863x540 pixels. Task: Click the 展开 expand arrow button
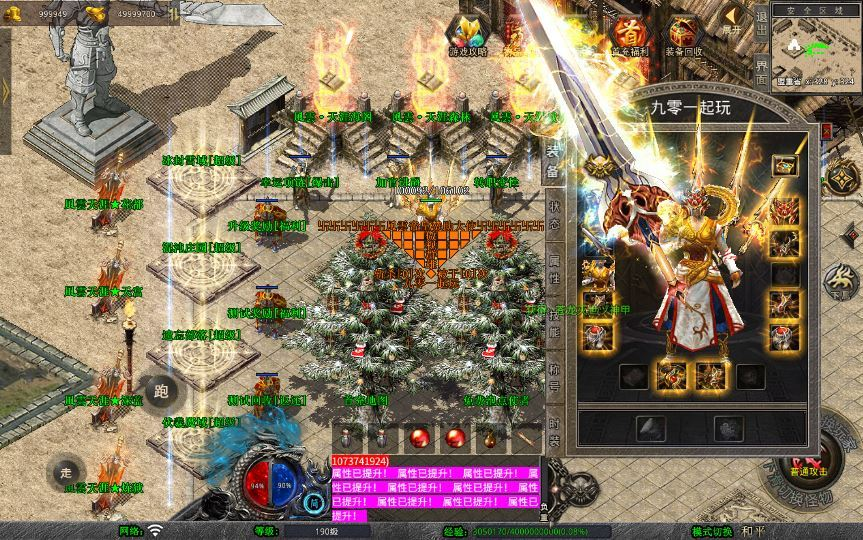(735, 19)
